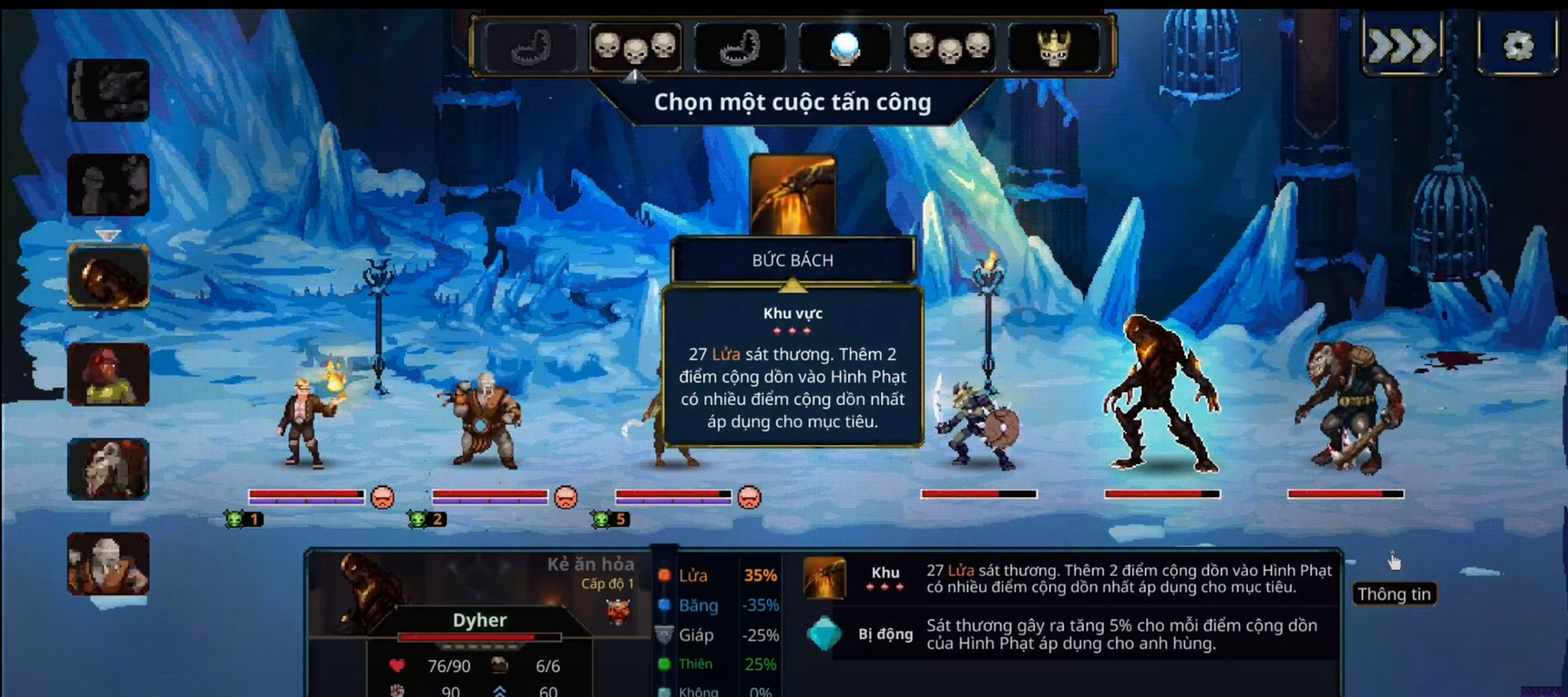Viewport: 1568px width, 697px height.
Task: Select the crystal orb spell stage
Action: tap(844, 47)
